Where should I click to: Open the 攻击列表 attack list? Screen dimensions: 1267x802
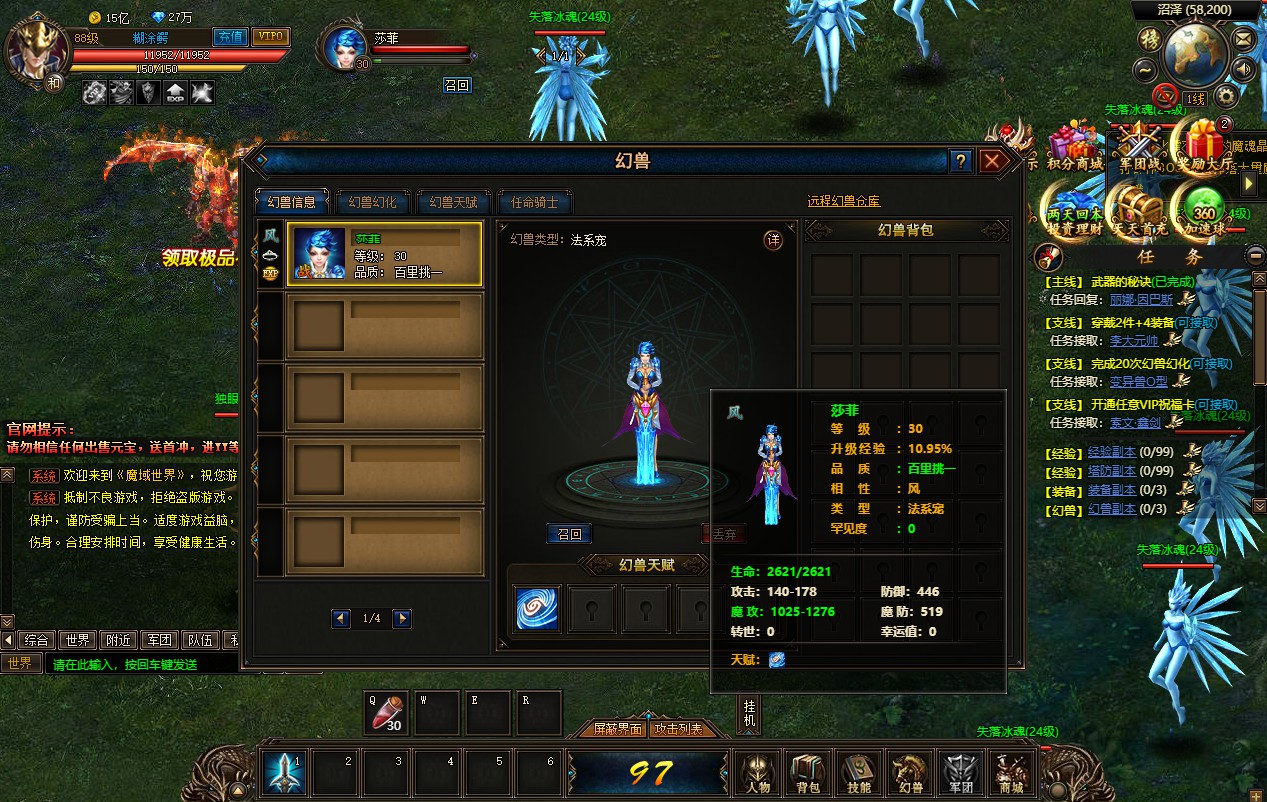coord(678,729)
